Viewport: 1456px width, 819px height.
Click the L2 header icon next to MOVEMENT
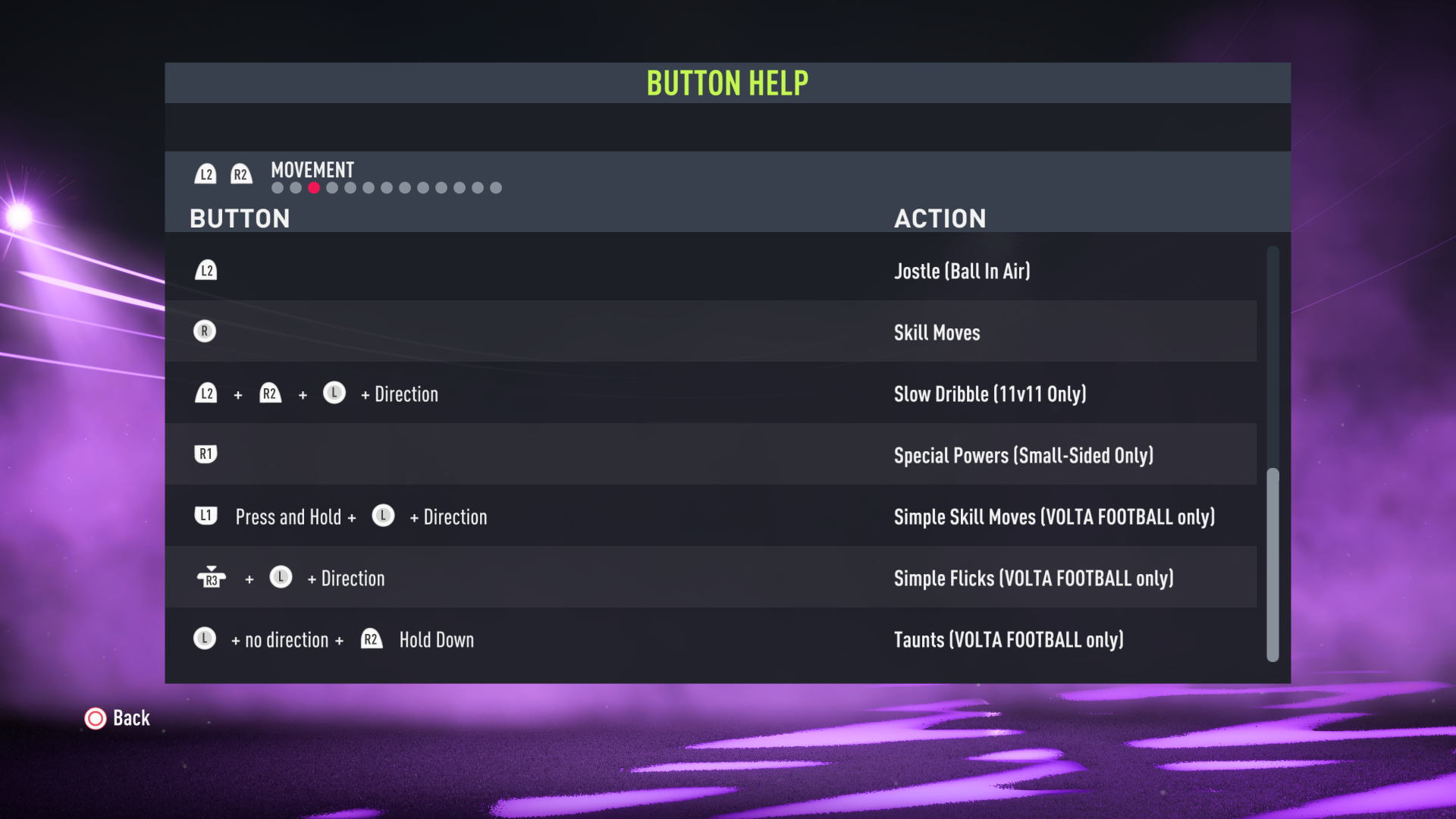(x=206, y=174)
